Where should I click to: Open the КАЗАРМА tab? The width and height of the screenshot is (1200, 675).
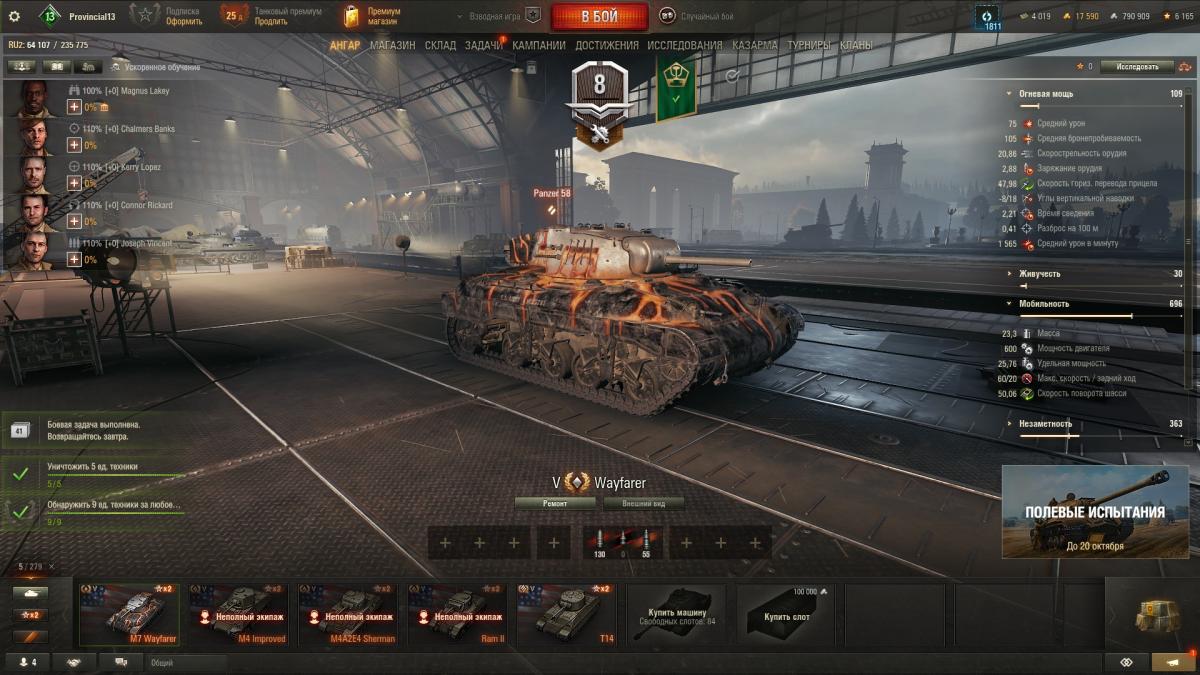coord(755,45)
